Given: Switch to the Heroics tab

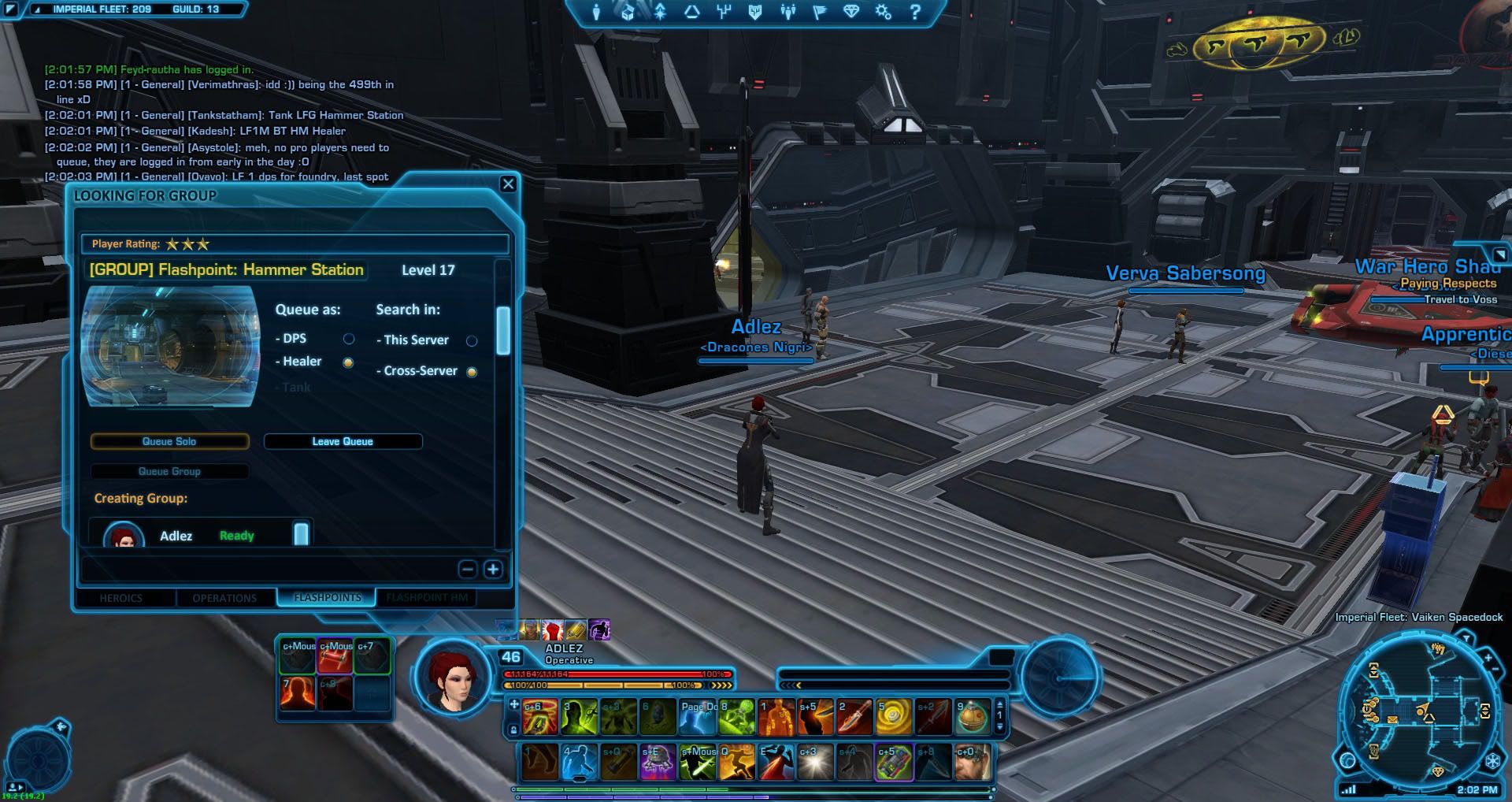Looking at the screenshot, I should click(x=121, y=598).
